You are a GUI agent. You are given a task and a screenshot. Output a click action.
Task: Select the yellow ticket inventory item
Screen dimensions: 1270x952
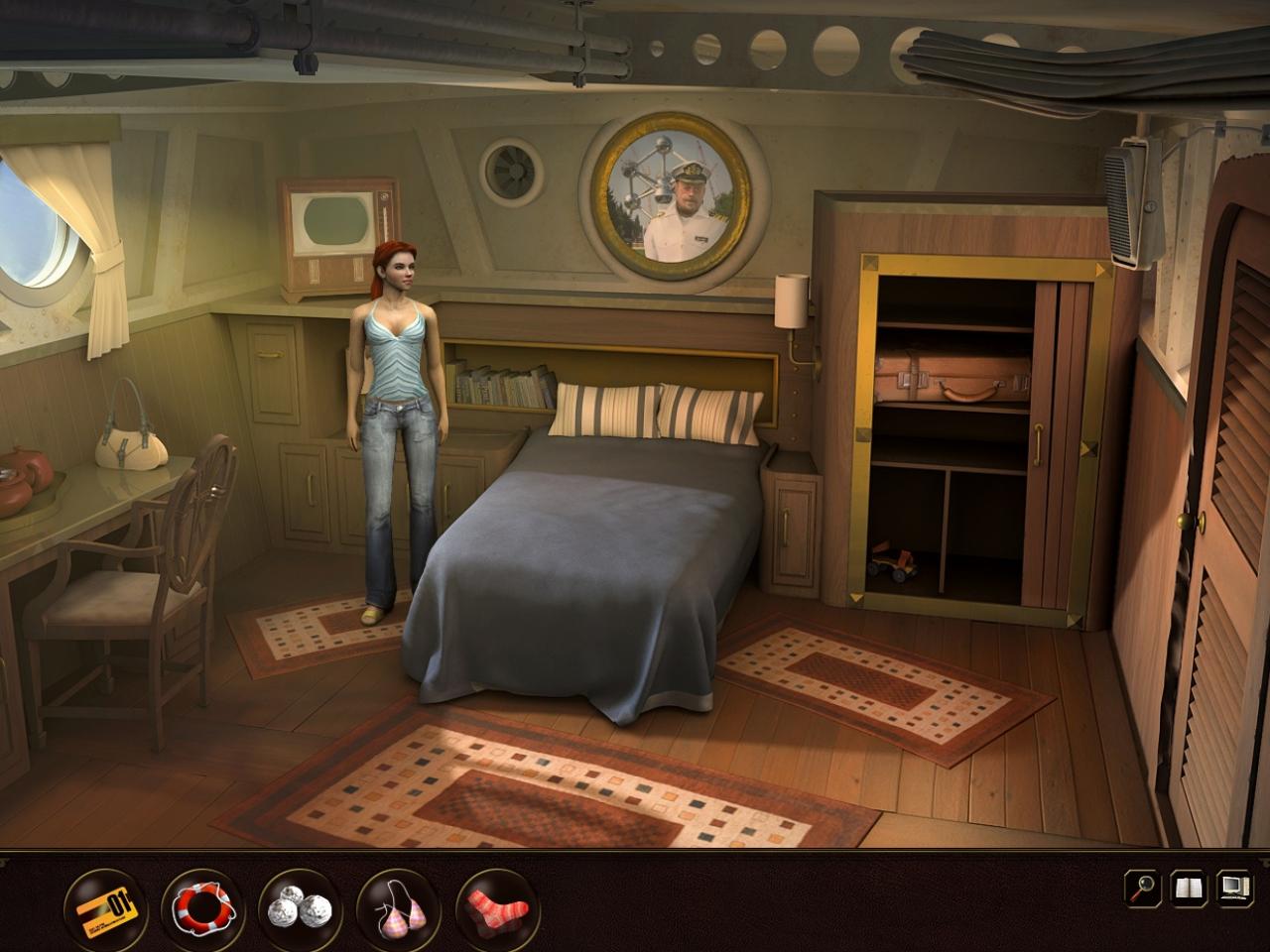tap(105, 907)
